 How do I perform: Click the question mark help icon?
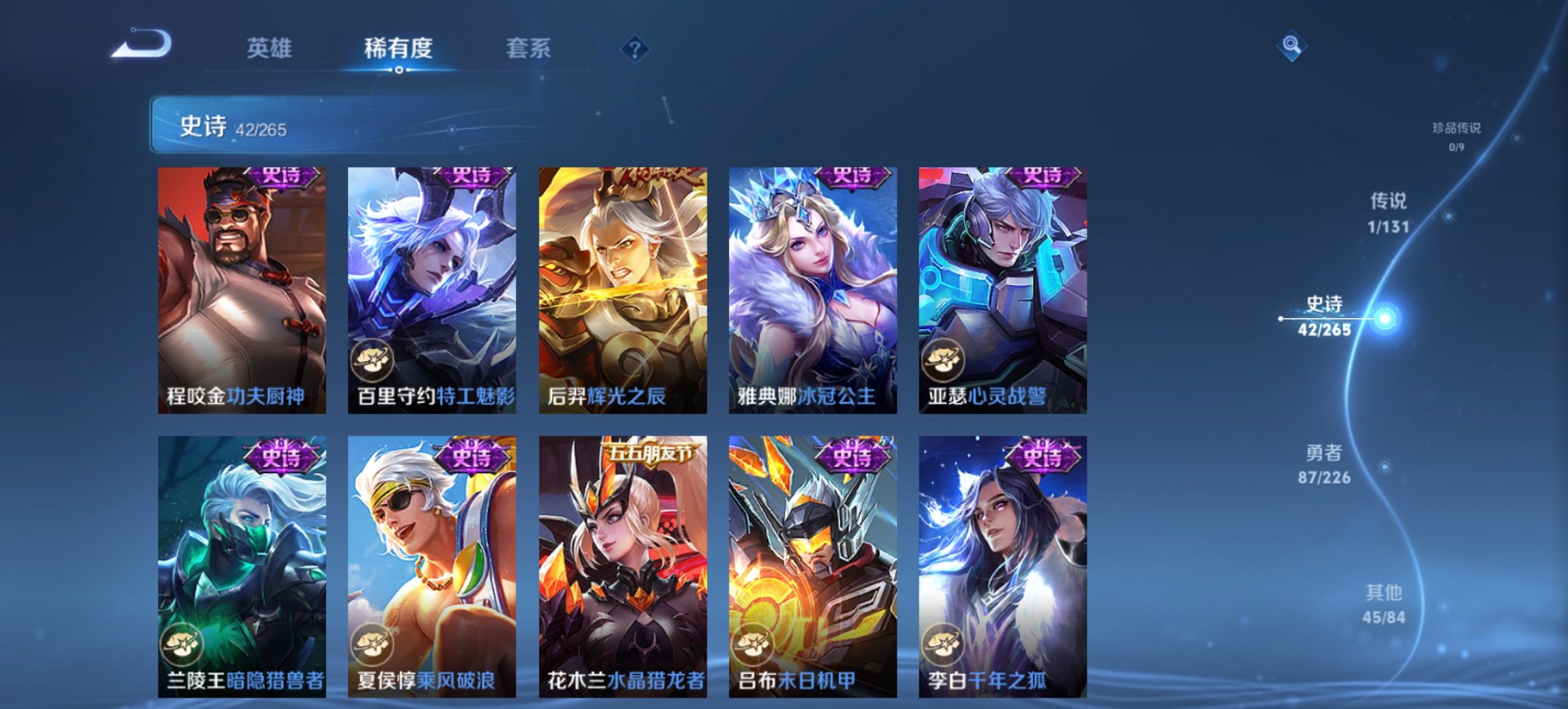point(634,48)
